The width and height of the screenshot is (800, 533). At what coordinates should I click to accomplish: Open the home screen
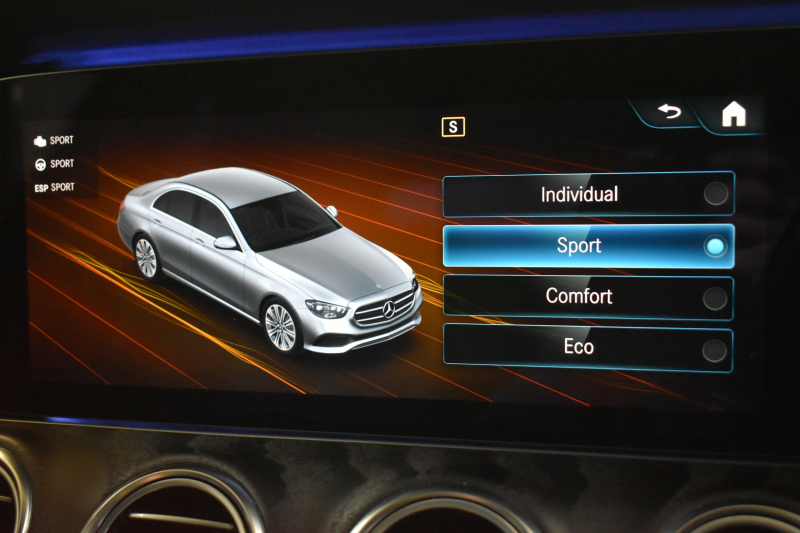point(734,115)
